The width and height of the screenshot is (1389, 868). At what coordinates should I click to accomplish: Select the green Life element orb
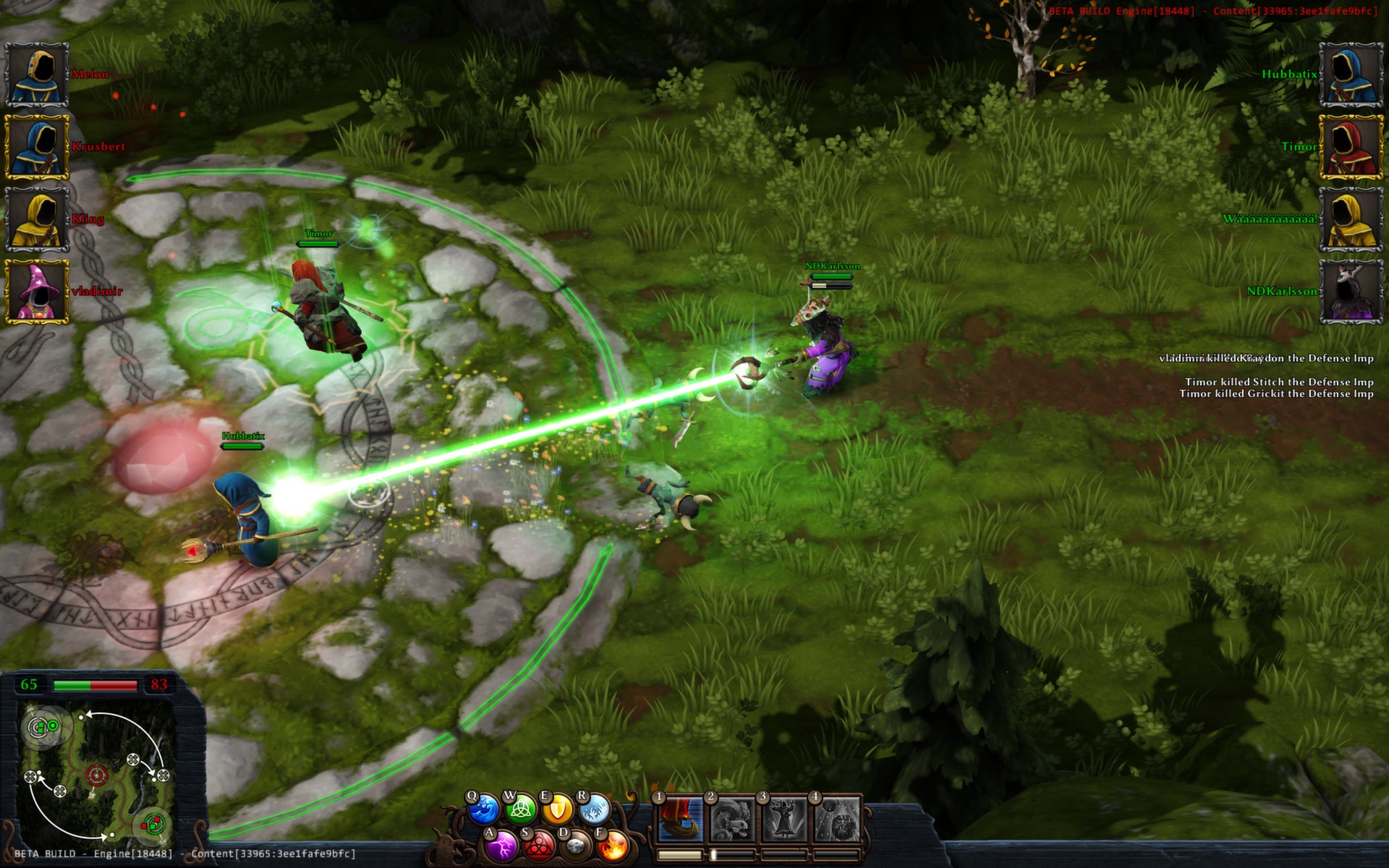(x=519, y=810)
